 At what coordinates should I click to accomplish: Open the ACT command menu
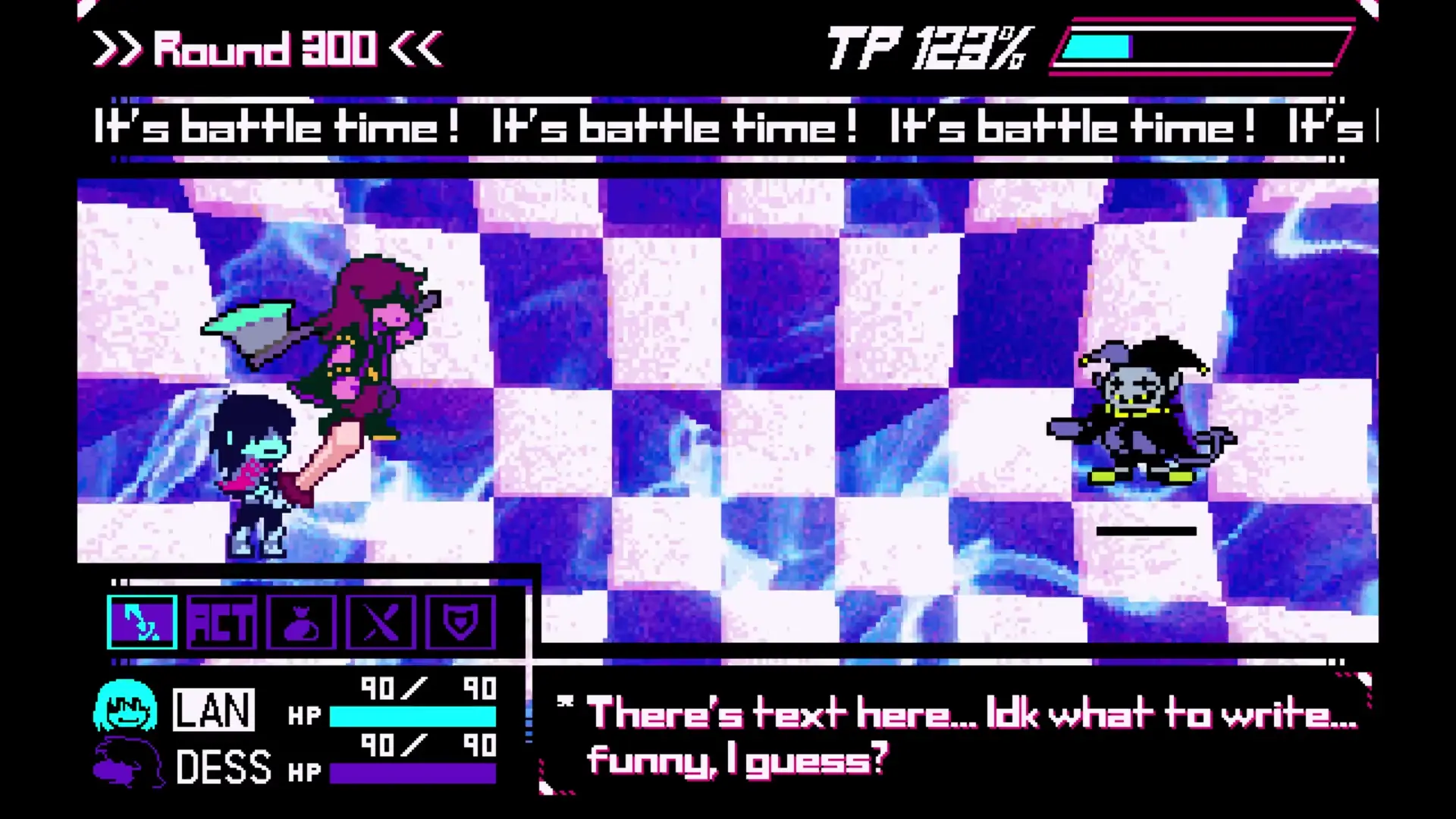[x=222, y=622]
